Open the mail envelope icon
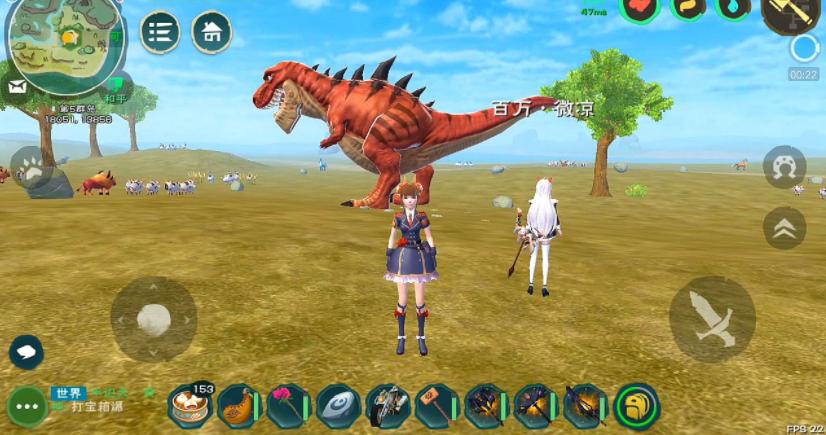The image size is (826, 435). [x=18, y=87]
